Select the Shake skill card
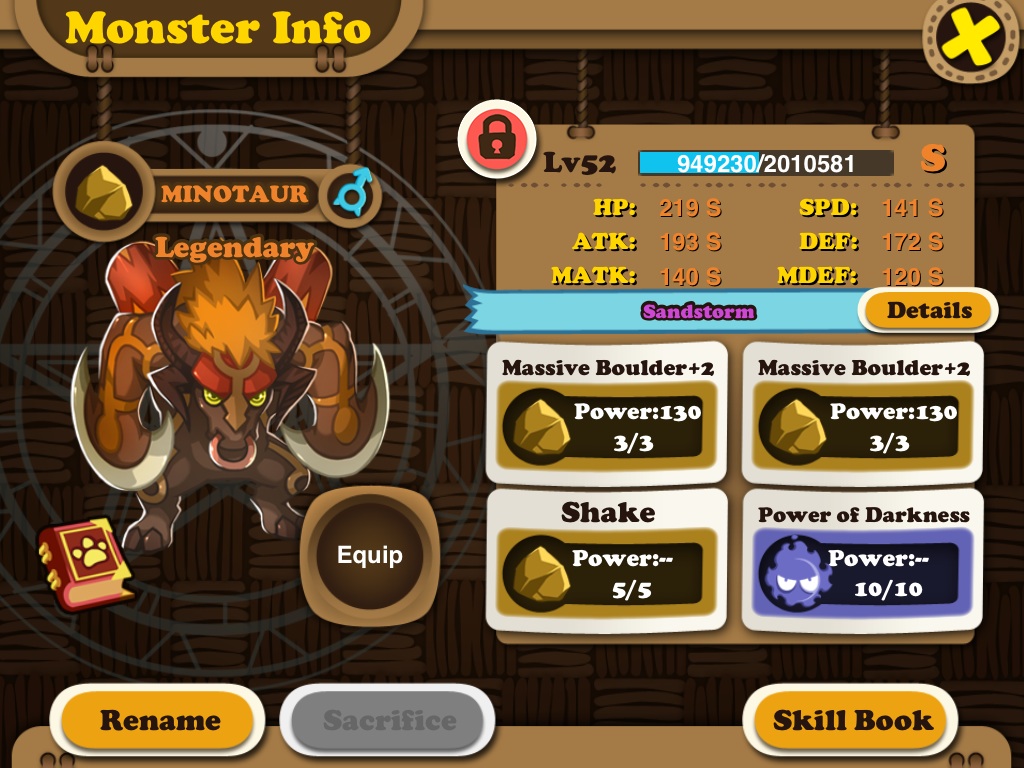 pos(607,558)
